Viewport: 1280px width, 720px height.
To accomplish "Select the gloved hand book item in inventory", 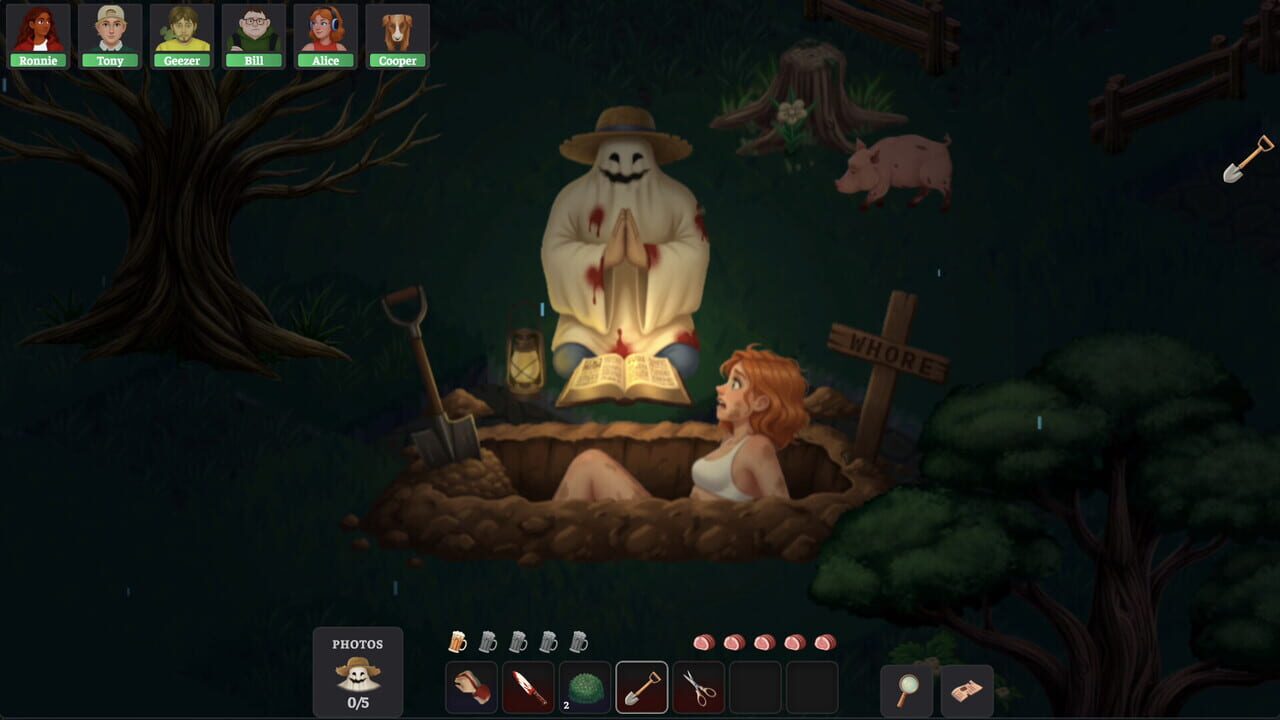I will click(x=471, y=687).
